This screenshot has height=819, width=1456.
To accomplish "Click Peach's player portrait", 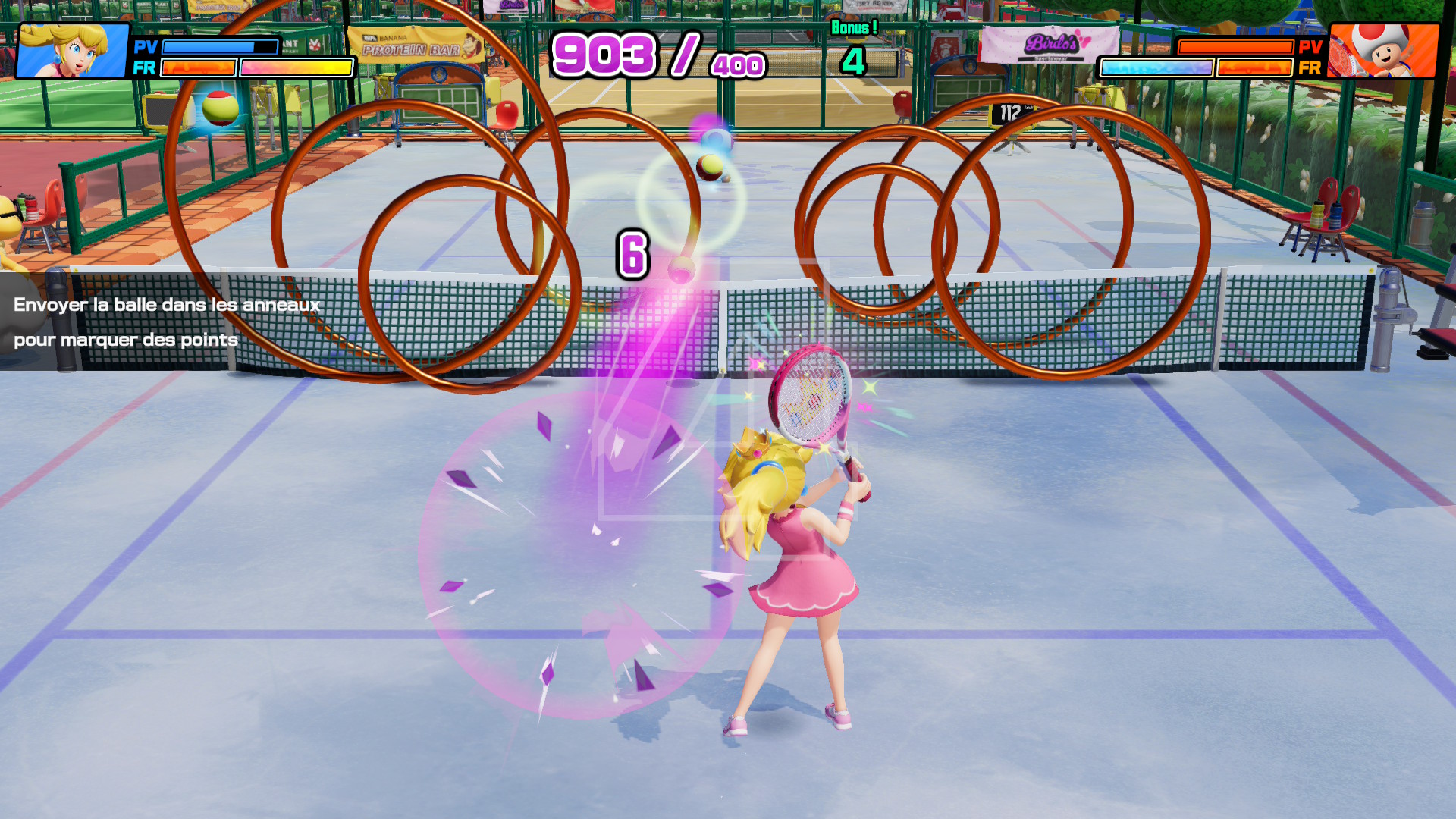I will click(73, 51).
